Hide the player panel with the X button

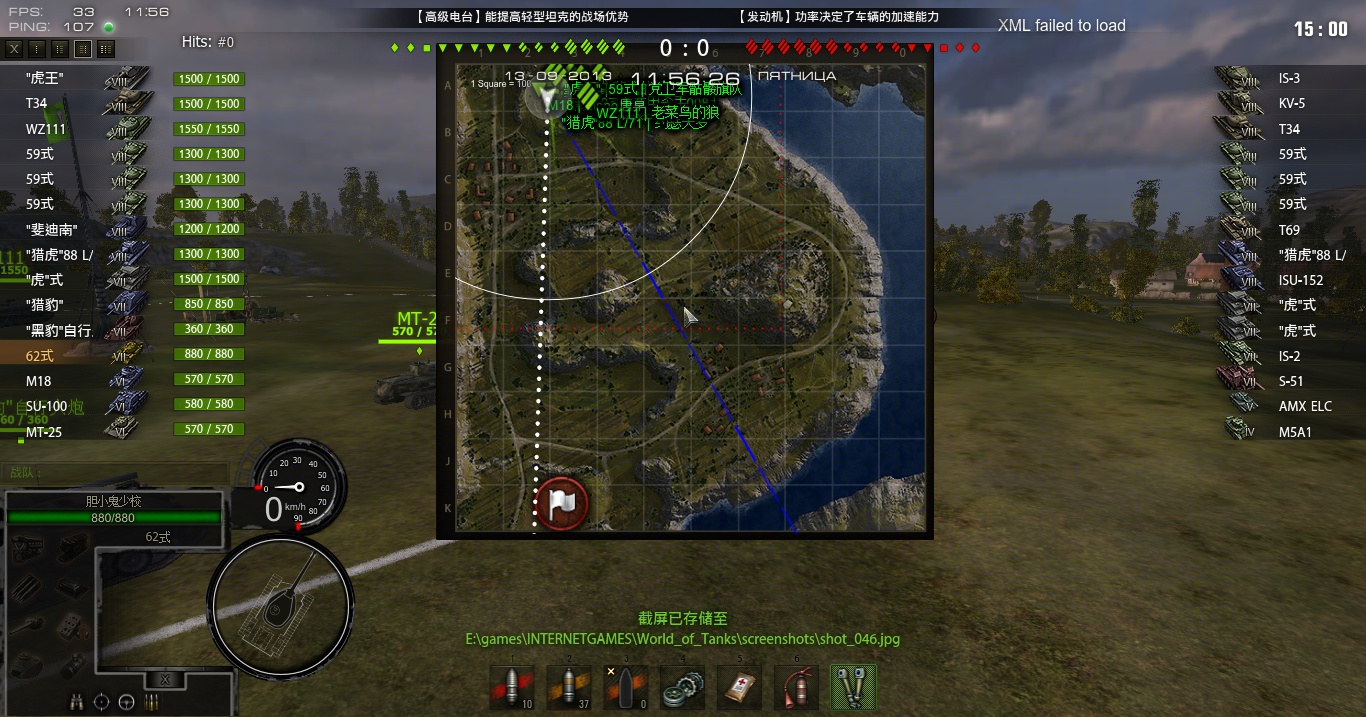tap(14, 48)
